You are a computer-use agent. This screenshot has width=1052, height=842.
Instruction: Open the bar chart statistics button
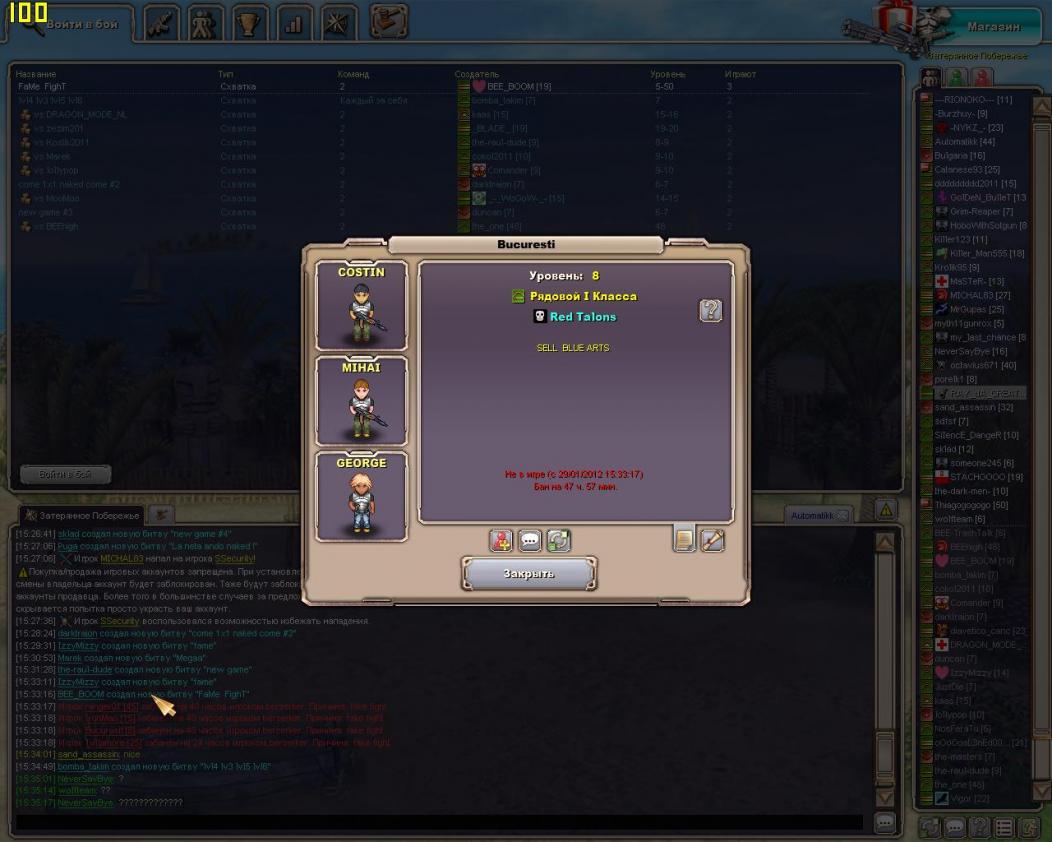295,22
